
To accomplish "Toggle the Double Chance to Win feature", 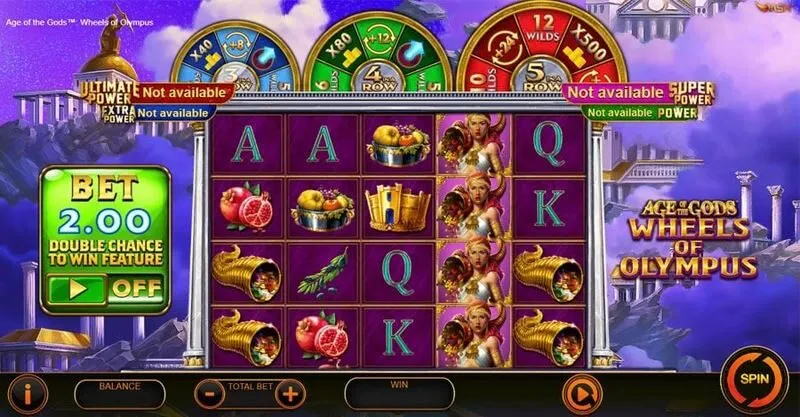I will tap(105, 289).
